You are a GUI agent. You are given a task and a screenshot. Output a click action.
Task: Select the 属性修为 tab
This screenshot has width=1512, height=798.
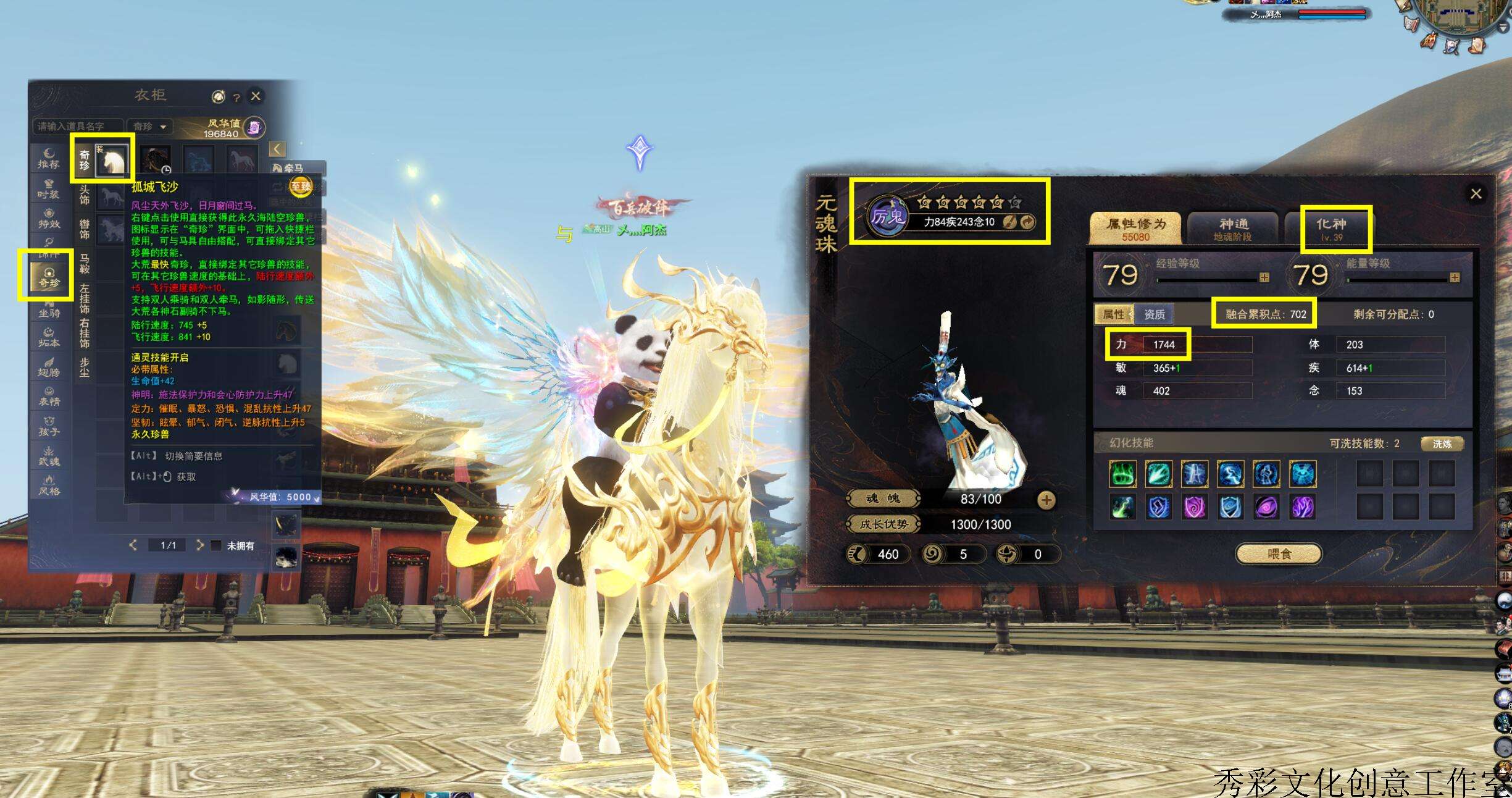click(x=1136, y=229)
